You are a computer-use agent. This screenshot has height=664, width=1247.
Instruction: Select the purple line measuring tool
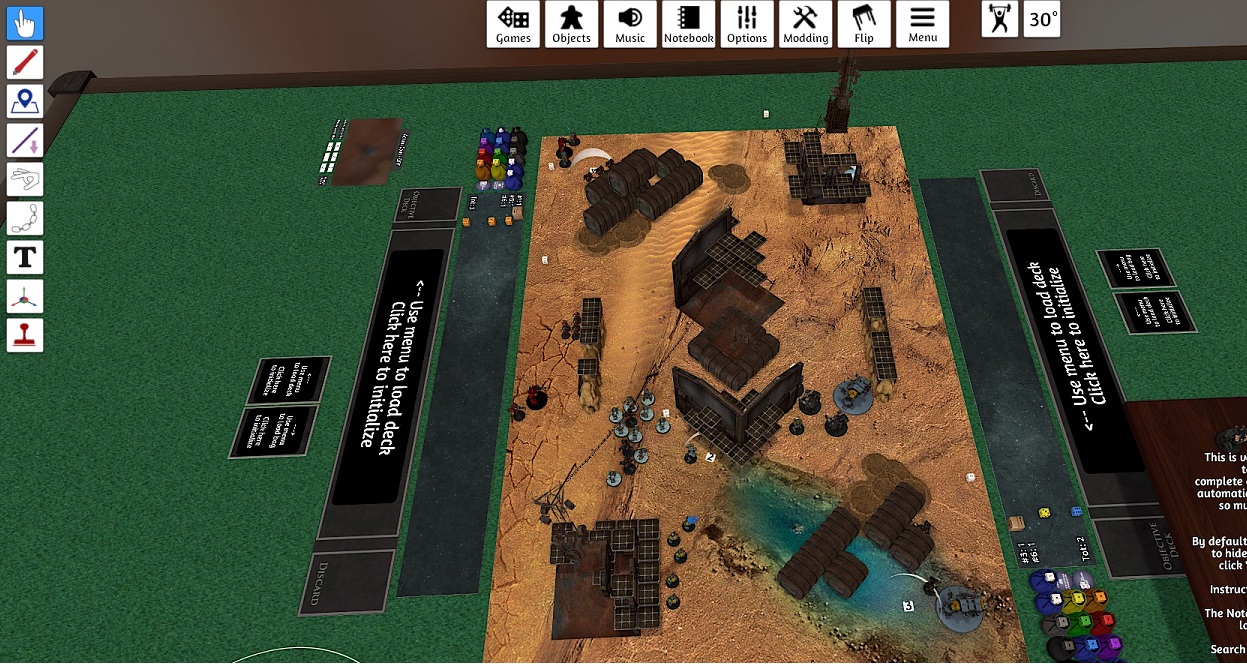[x=25, y=140]
